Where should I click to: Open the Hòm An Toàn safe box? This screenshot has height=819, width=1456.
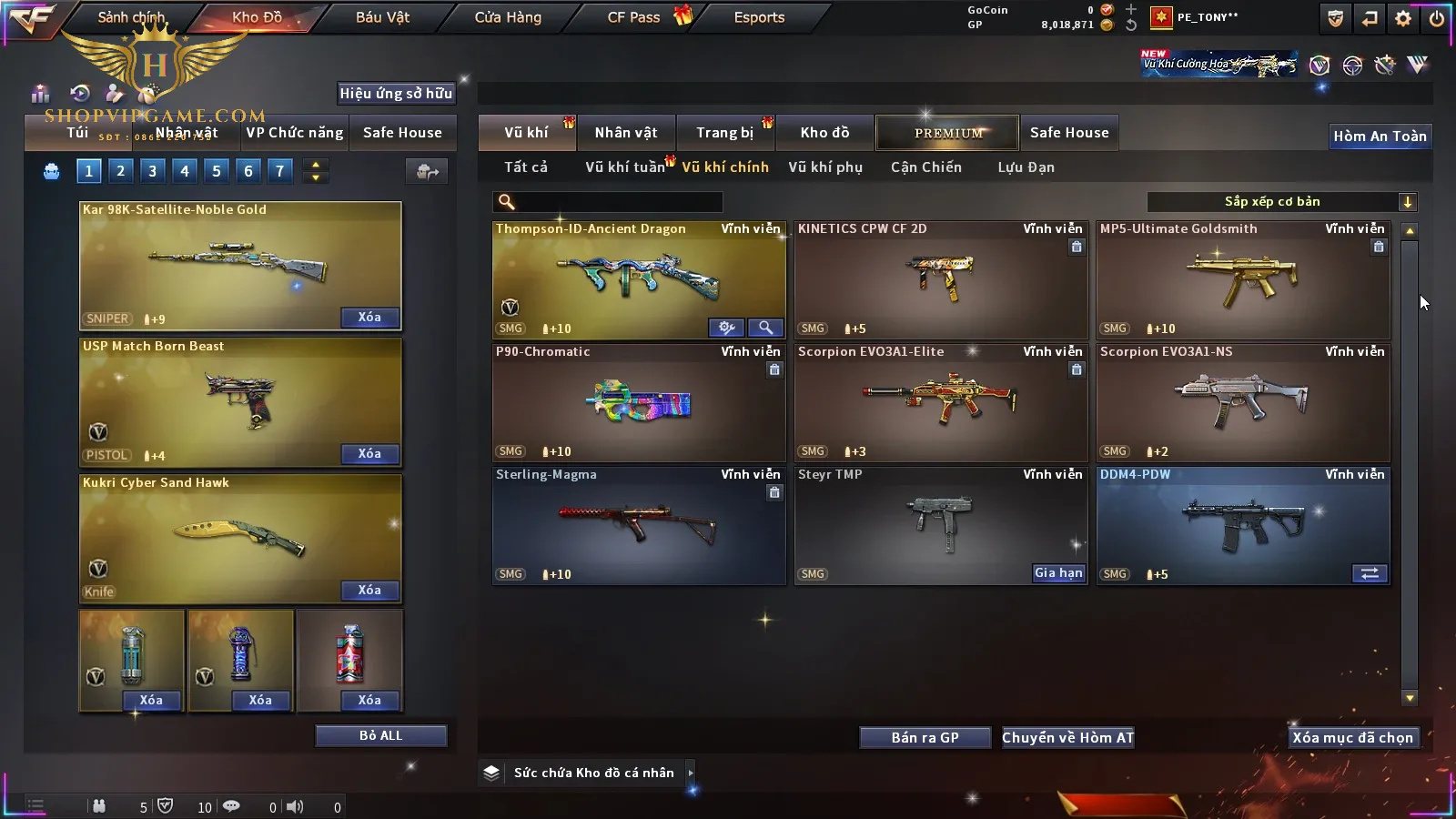click(1380, 136)
